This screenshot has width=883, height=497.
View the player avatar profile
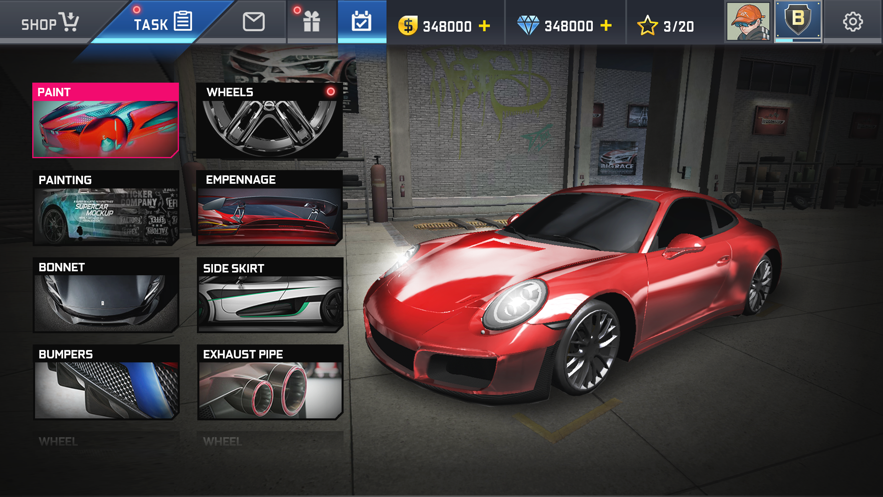(747, 21)
